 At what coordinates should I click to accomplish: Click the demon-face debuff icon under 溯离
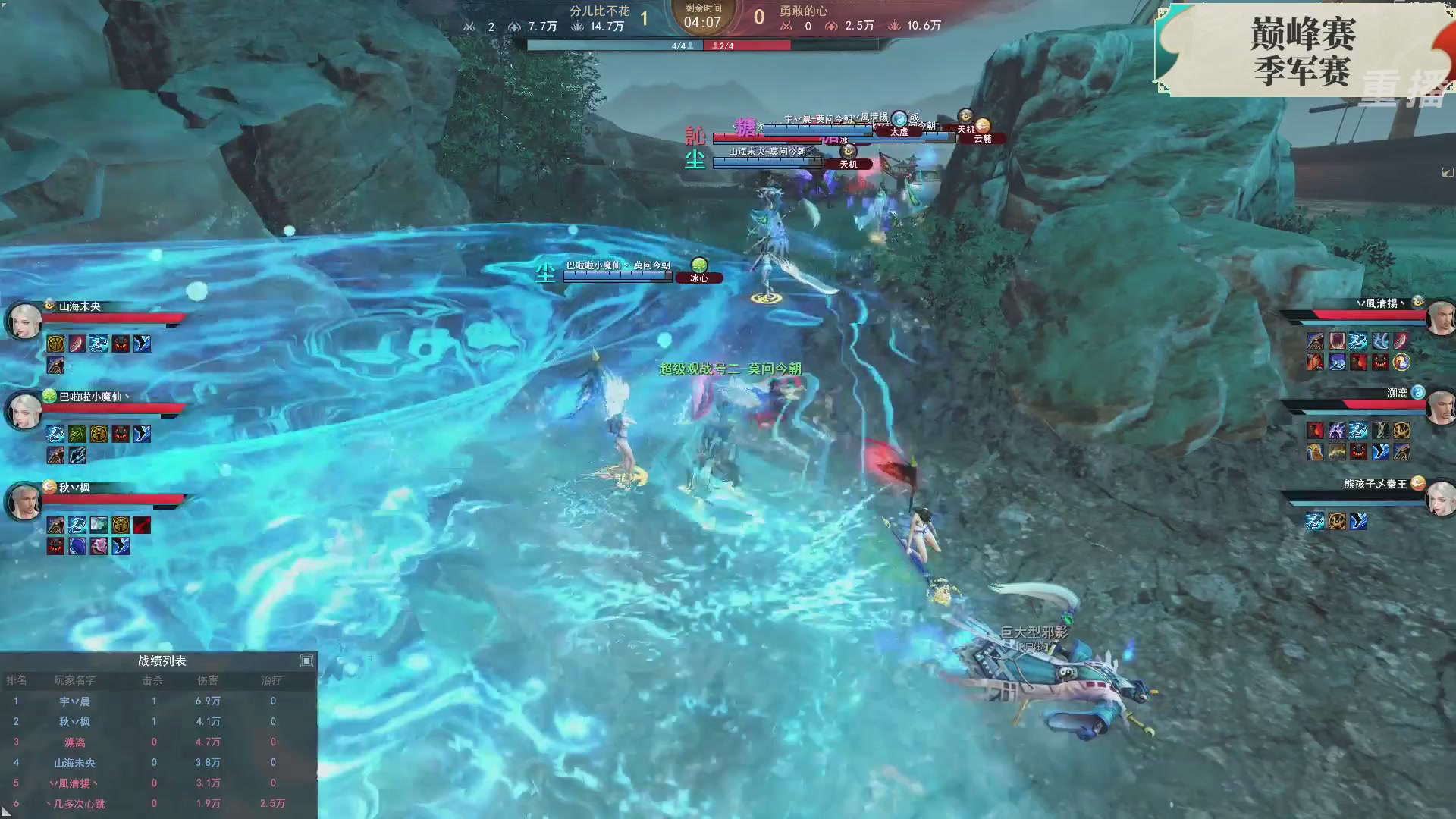pyautogui.click(x=1357, y=451)
